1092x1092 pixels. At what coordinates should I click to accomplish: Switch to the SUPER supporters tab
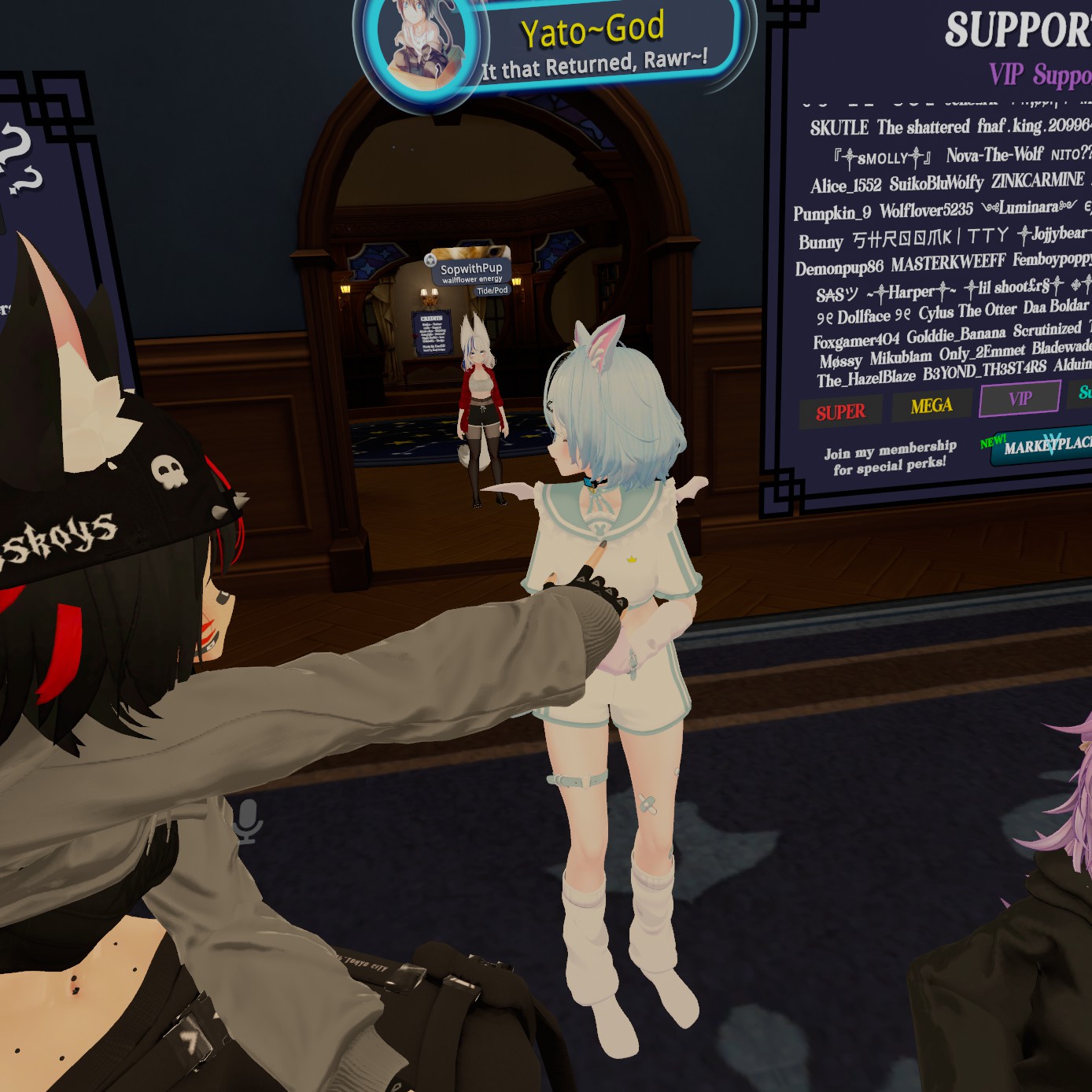[840, 412]
